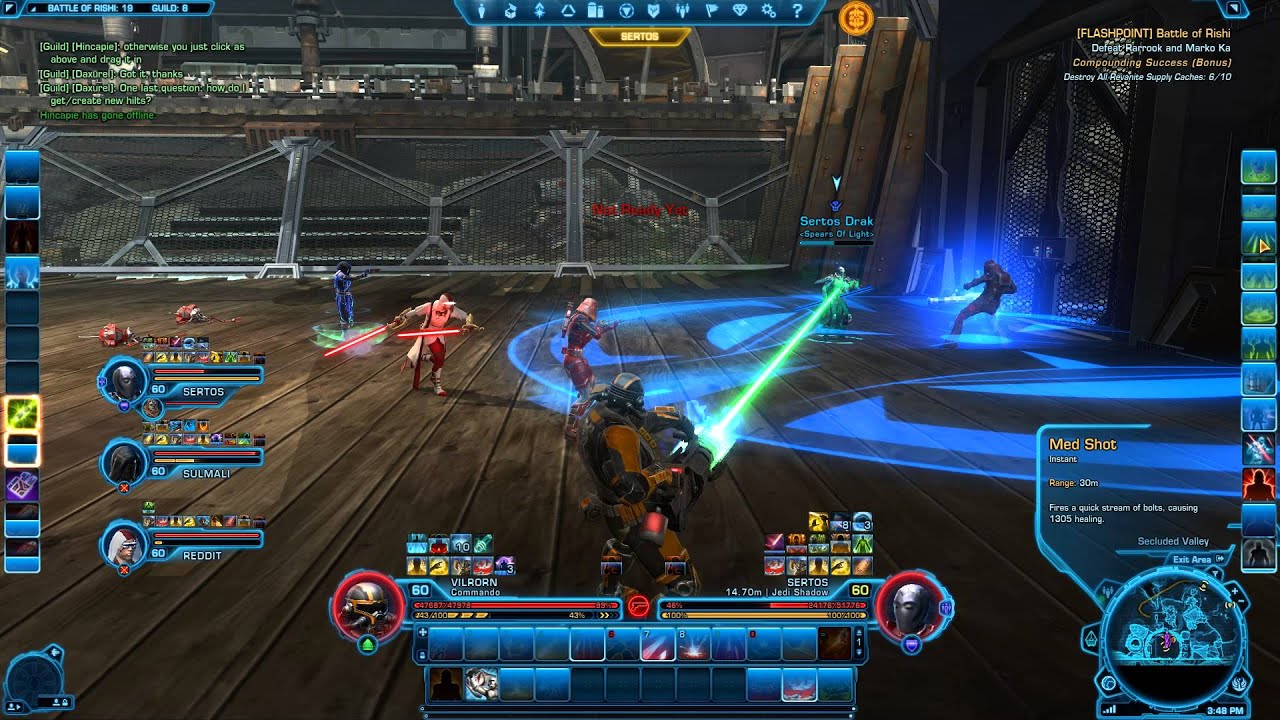The image size is (1280, 720).
Task: Click the Exit Area button
Action: (x=1192, y=560)
